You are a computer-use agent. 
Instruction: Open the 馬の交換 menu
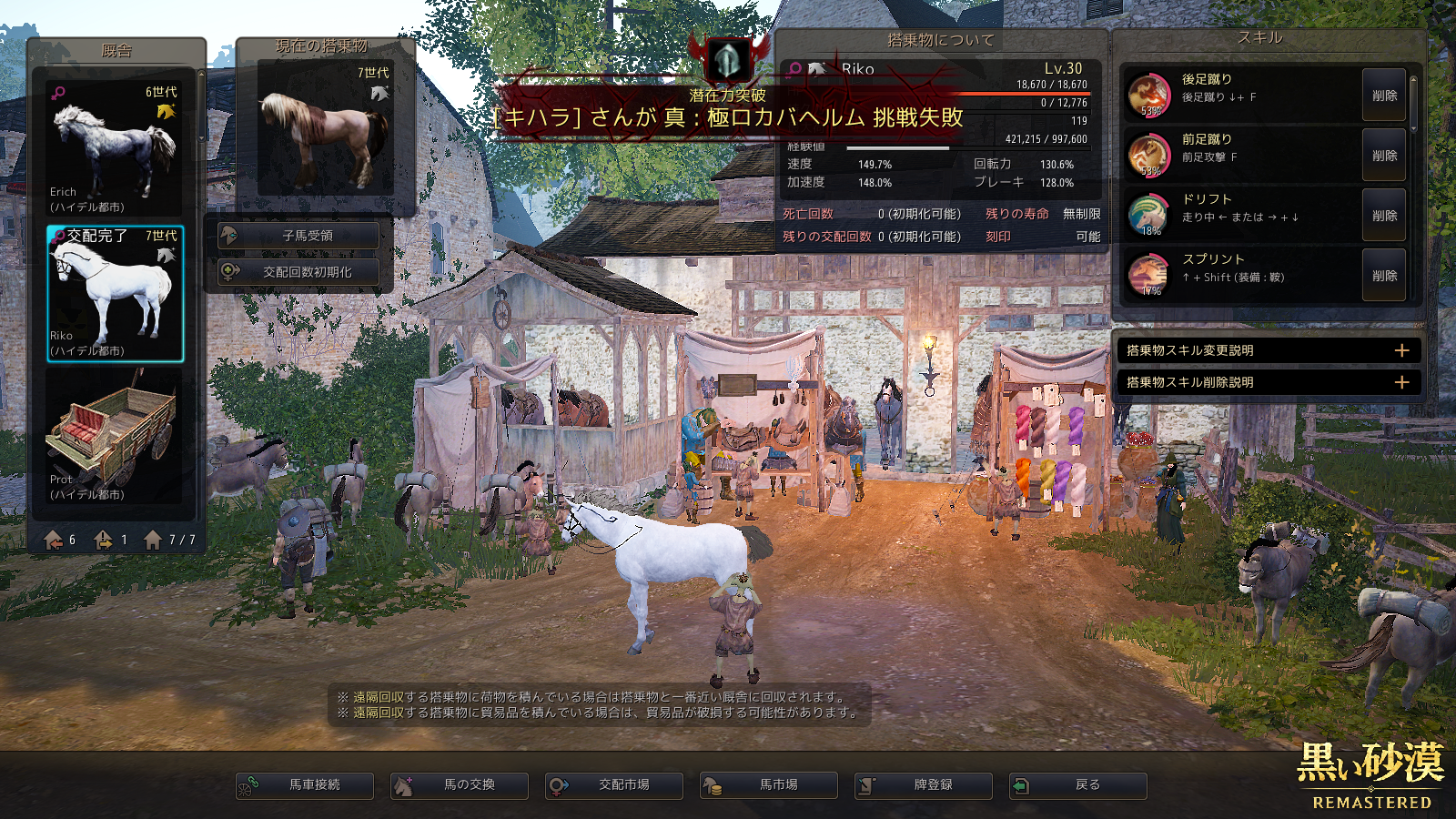pyautogui.click(x=460, y=785)
